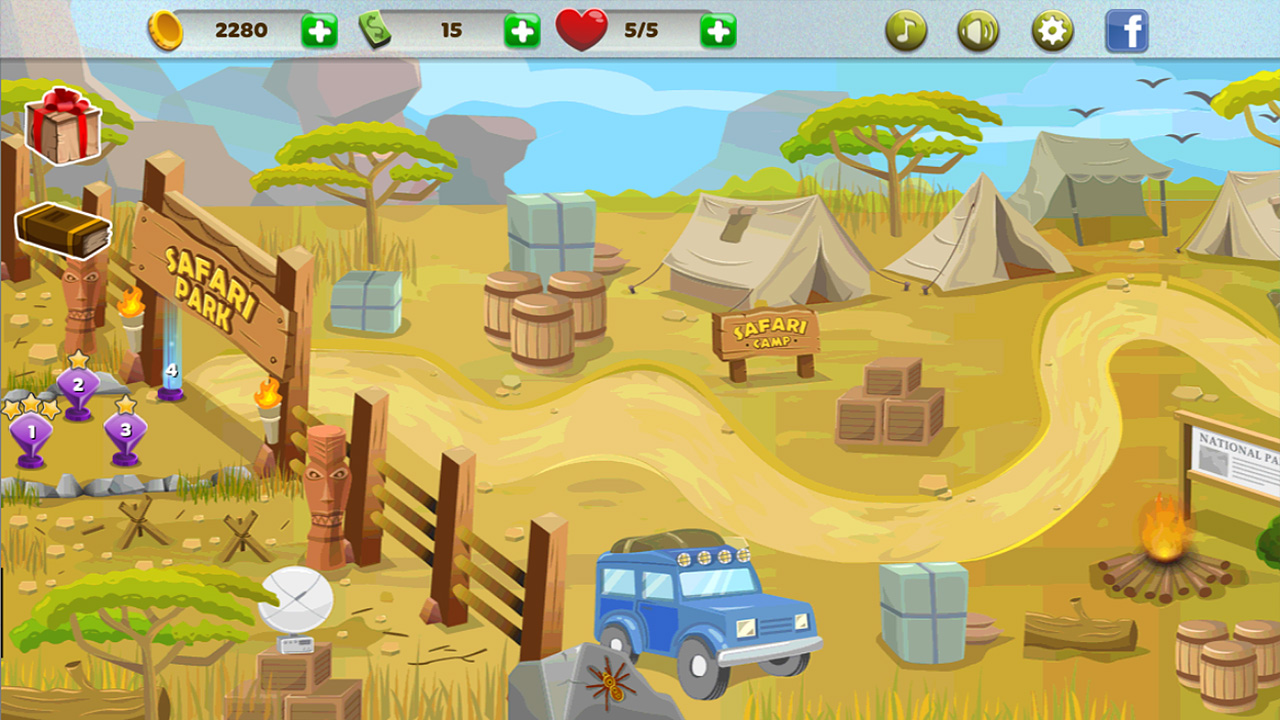Open the journal book panel
Viewport: 1280px width, 720px height.
[x=62, y=232]
